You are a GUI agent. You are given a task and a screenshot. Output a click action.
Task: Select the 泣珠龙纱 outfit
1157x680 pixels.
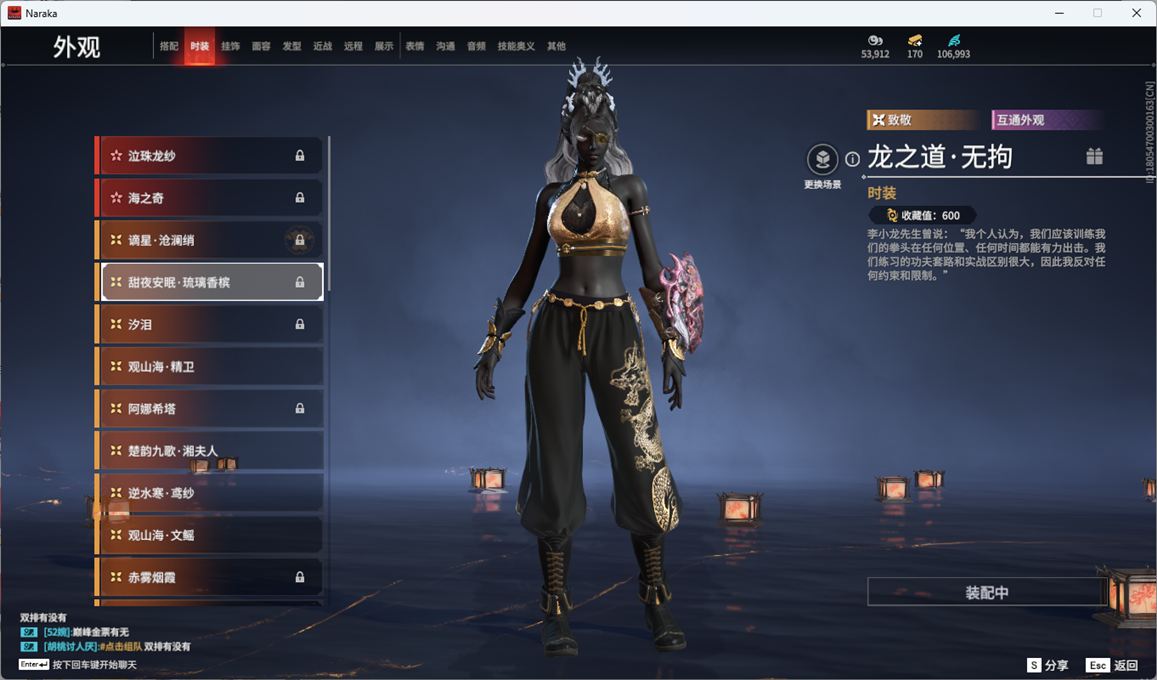[210, 156]
